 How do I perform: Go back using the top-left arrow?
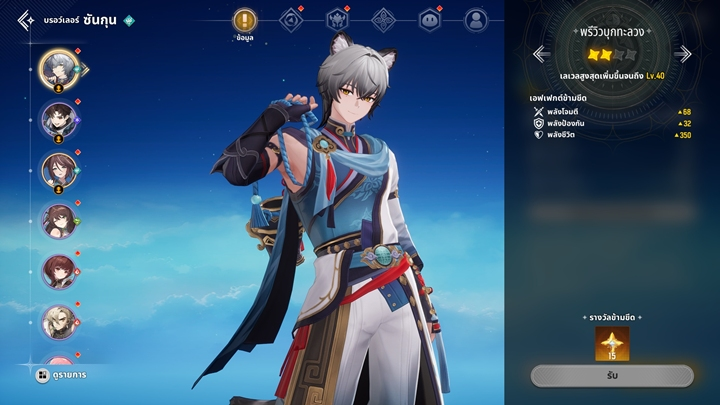coord(25,20)
